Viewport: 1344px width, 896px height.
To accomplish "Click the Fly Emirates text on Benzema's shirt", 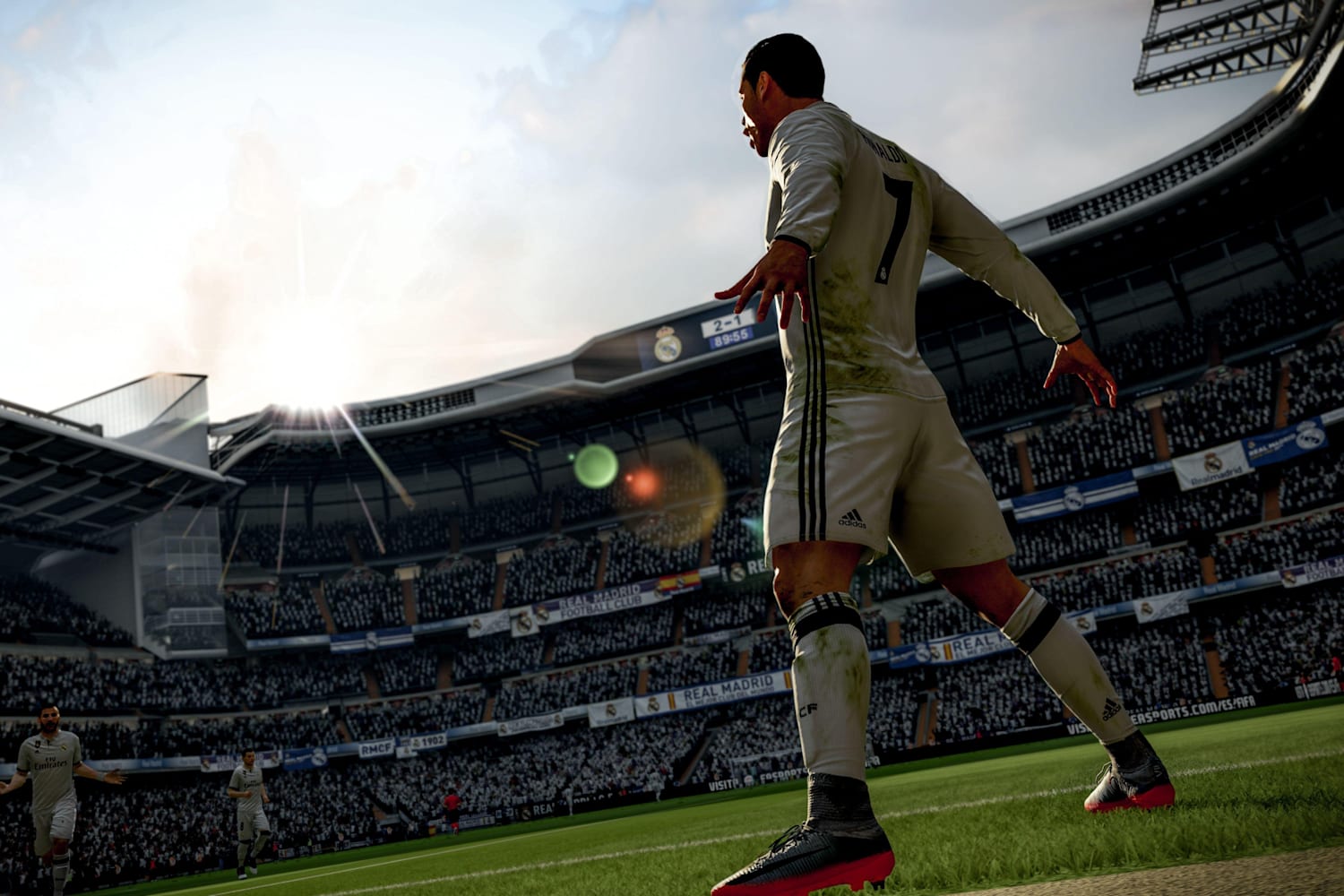I will click(49, 763).
